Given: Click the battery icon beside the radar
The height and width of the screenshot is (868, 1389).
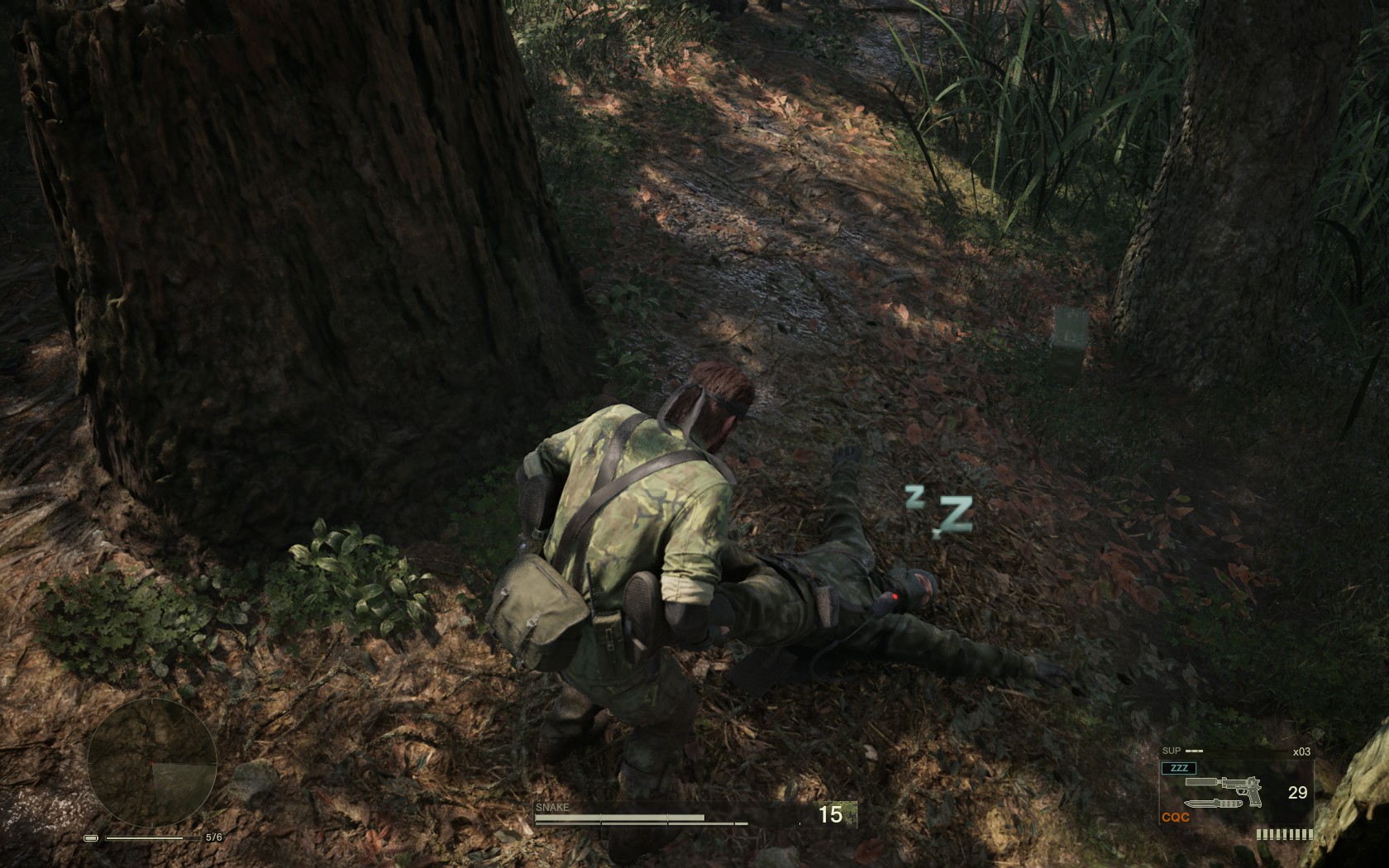Looking at the screenshot, I should point(91,838).
